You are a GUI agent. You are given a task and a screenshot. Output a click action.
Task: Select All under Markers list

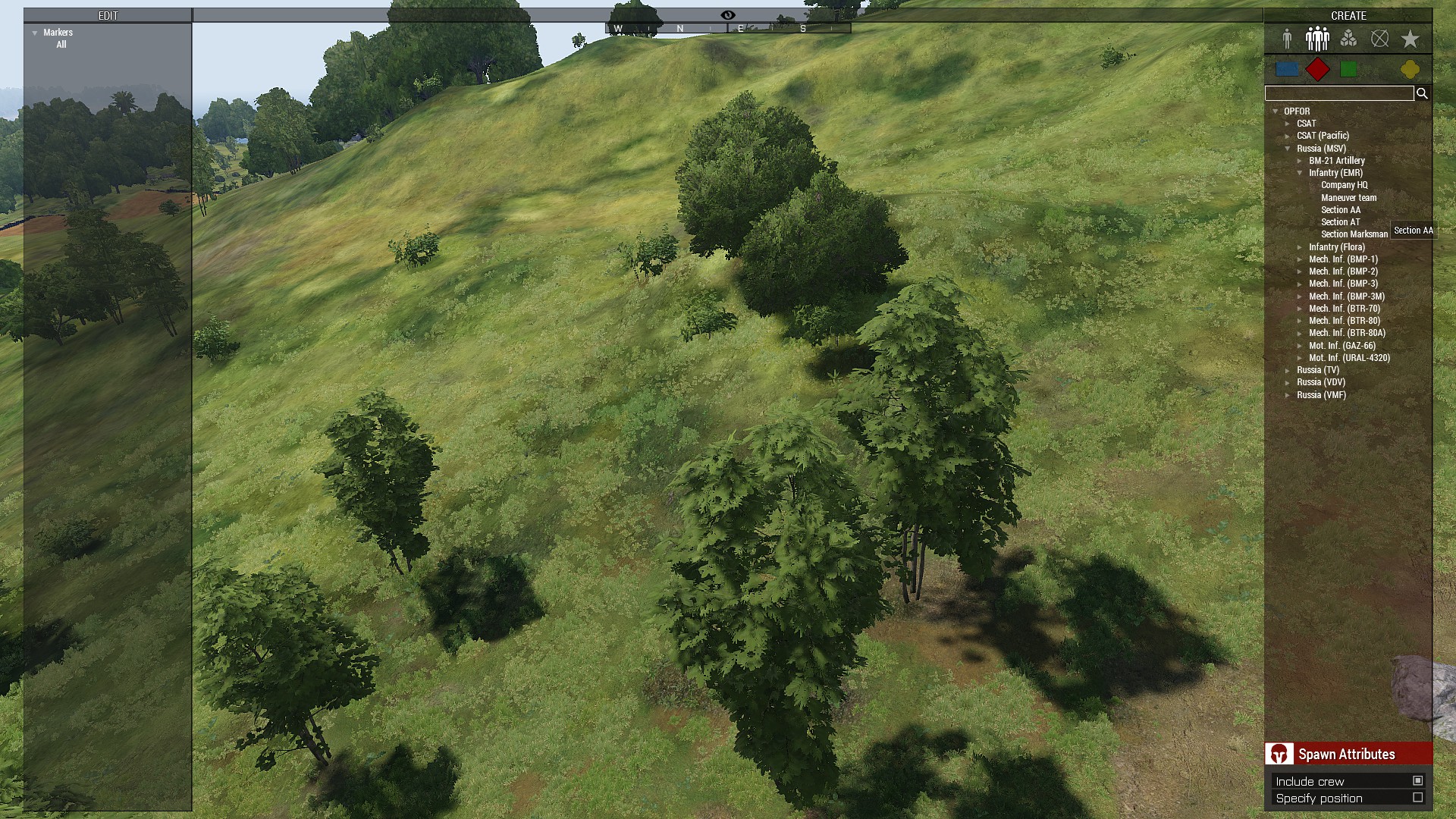61,45
